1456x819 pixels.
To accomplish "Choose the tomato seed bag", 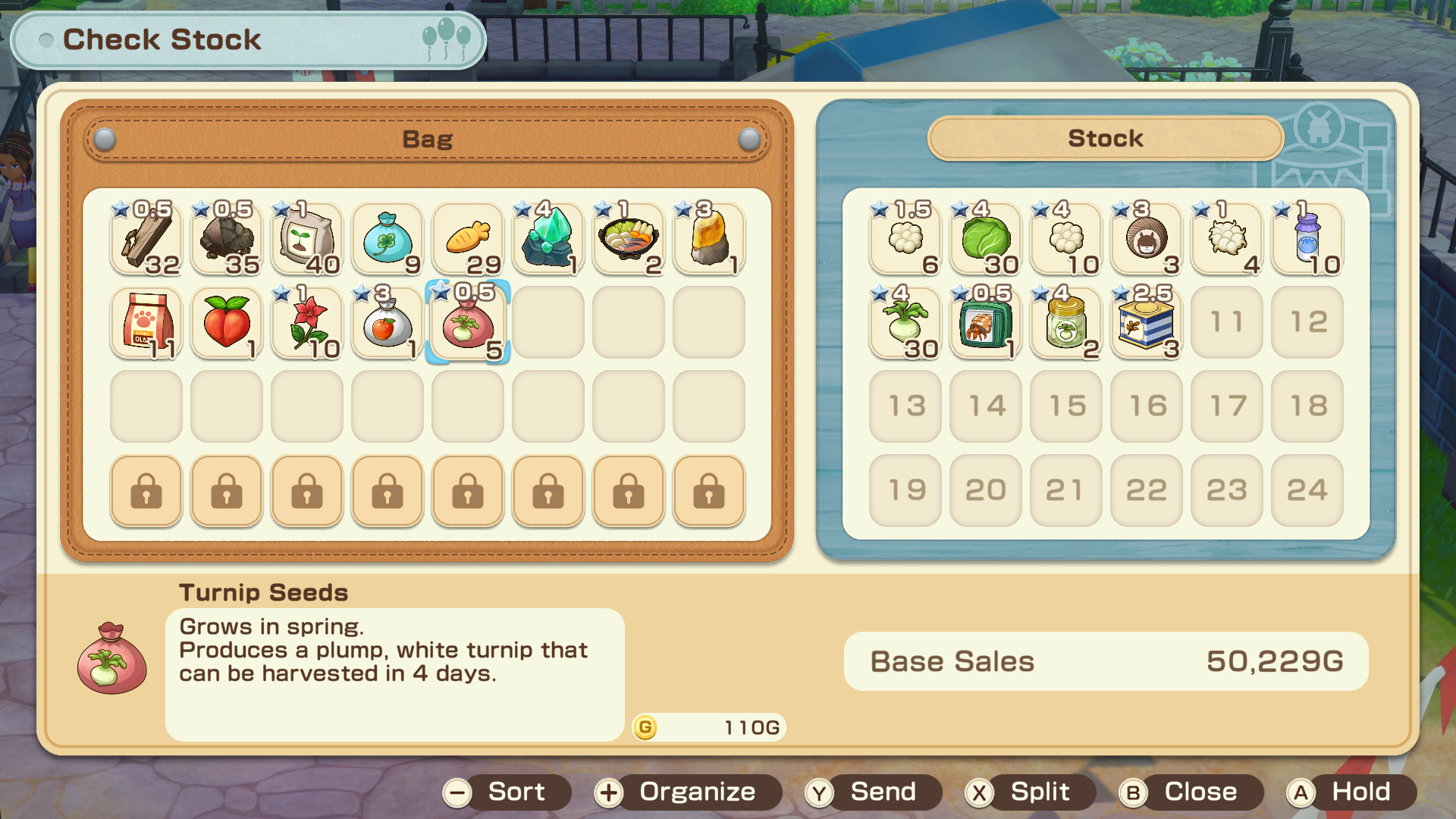I will (388, 323).
